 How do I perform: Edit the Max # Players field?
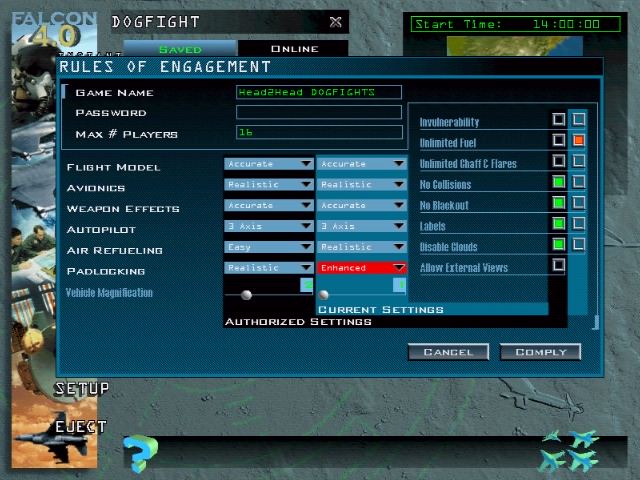pos(318,132)
